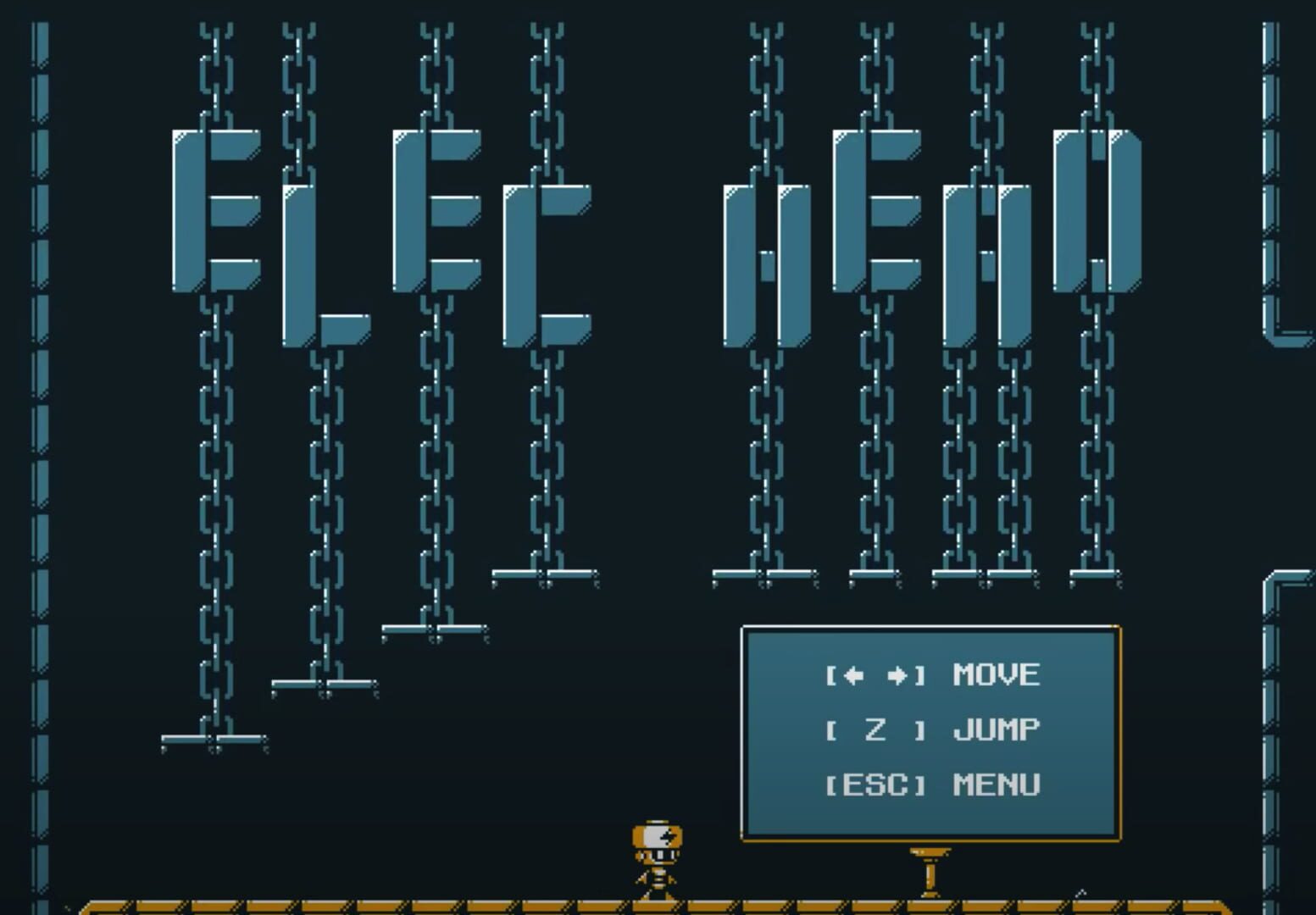
Task: Click the left arrow key icon in MOVE hint
Action: tap(852, 675)
